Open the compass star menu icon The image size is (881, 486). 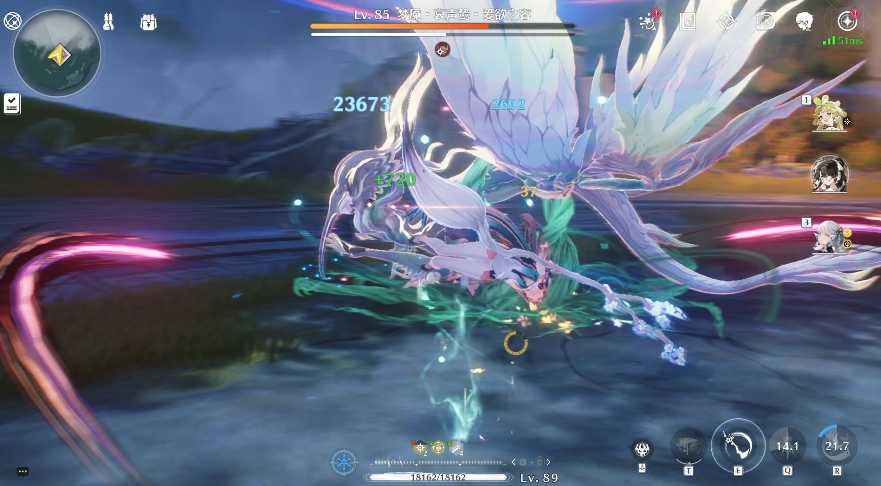pos(847,21)
